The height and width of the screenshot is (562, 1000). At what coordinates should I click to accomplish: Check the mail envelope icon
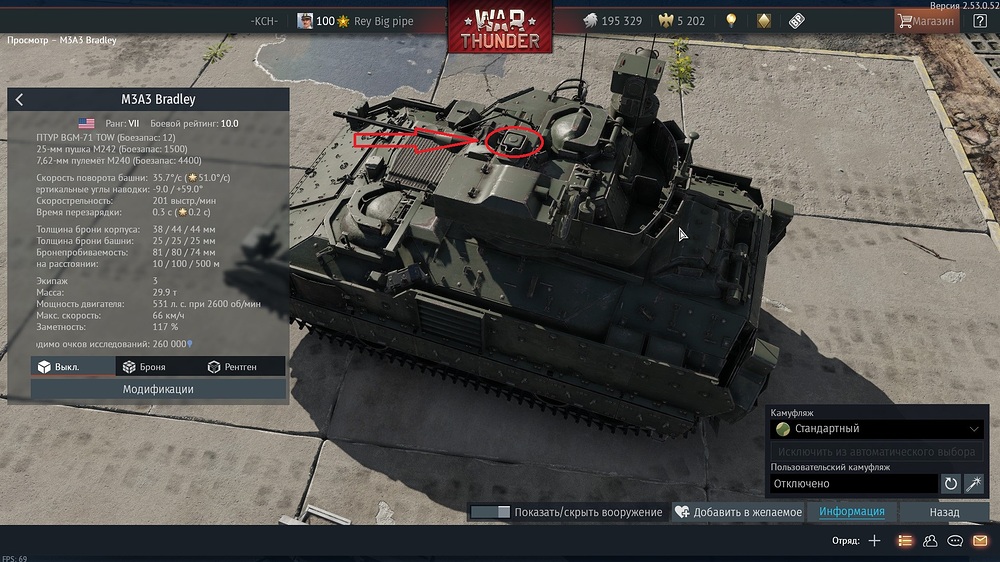tap(980, 541)
